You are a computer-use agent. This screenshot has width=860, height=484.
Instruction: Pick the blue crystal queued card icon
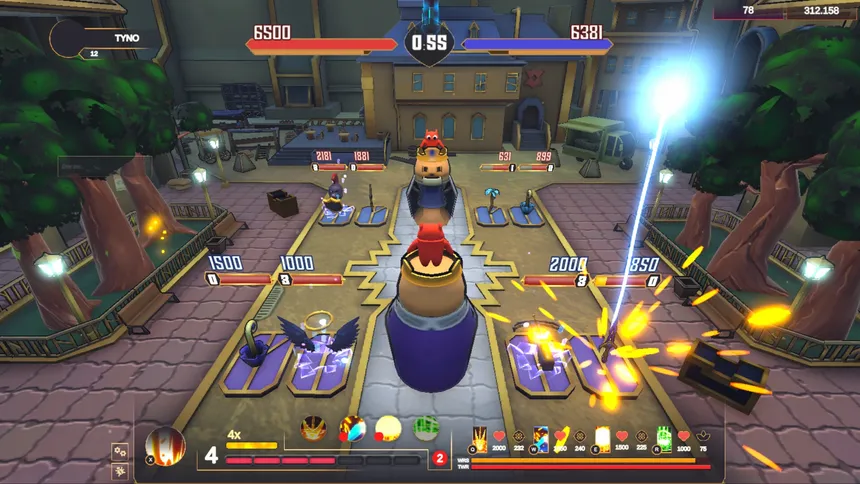click(352, 429)
